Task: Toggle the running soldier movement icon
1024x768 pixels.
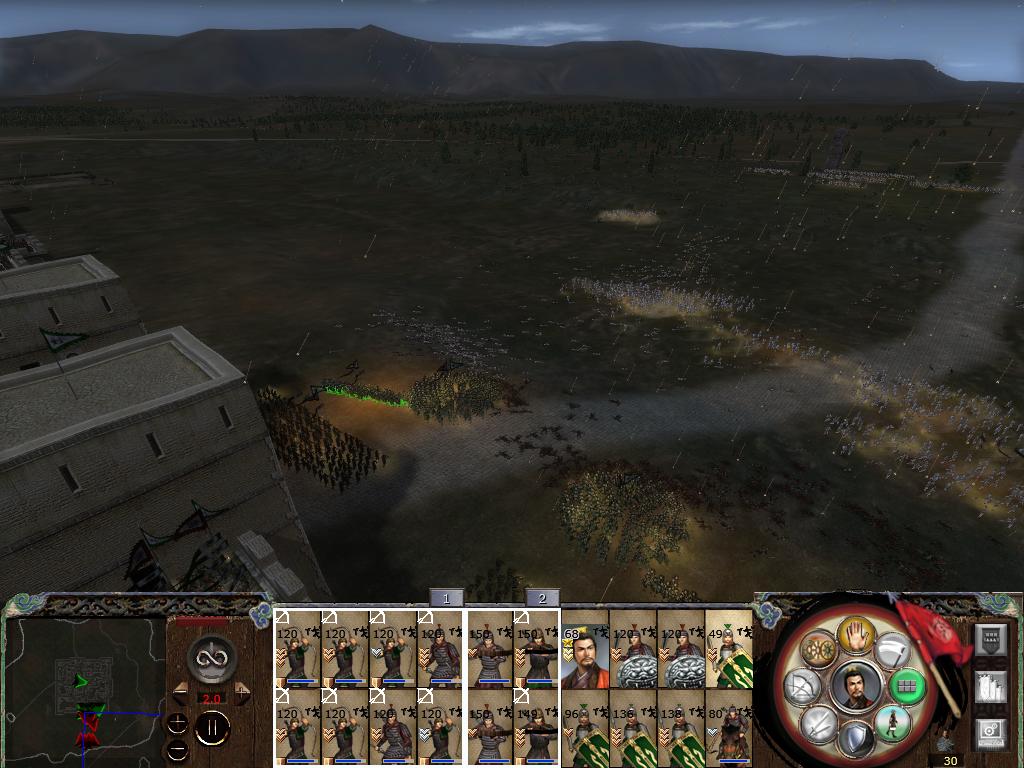Action: (891, 722)
